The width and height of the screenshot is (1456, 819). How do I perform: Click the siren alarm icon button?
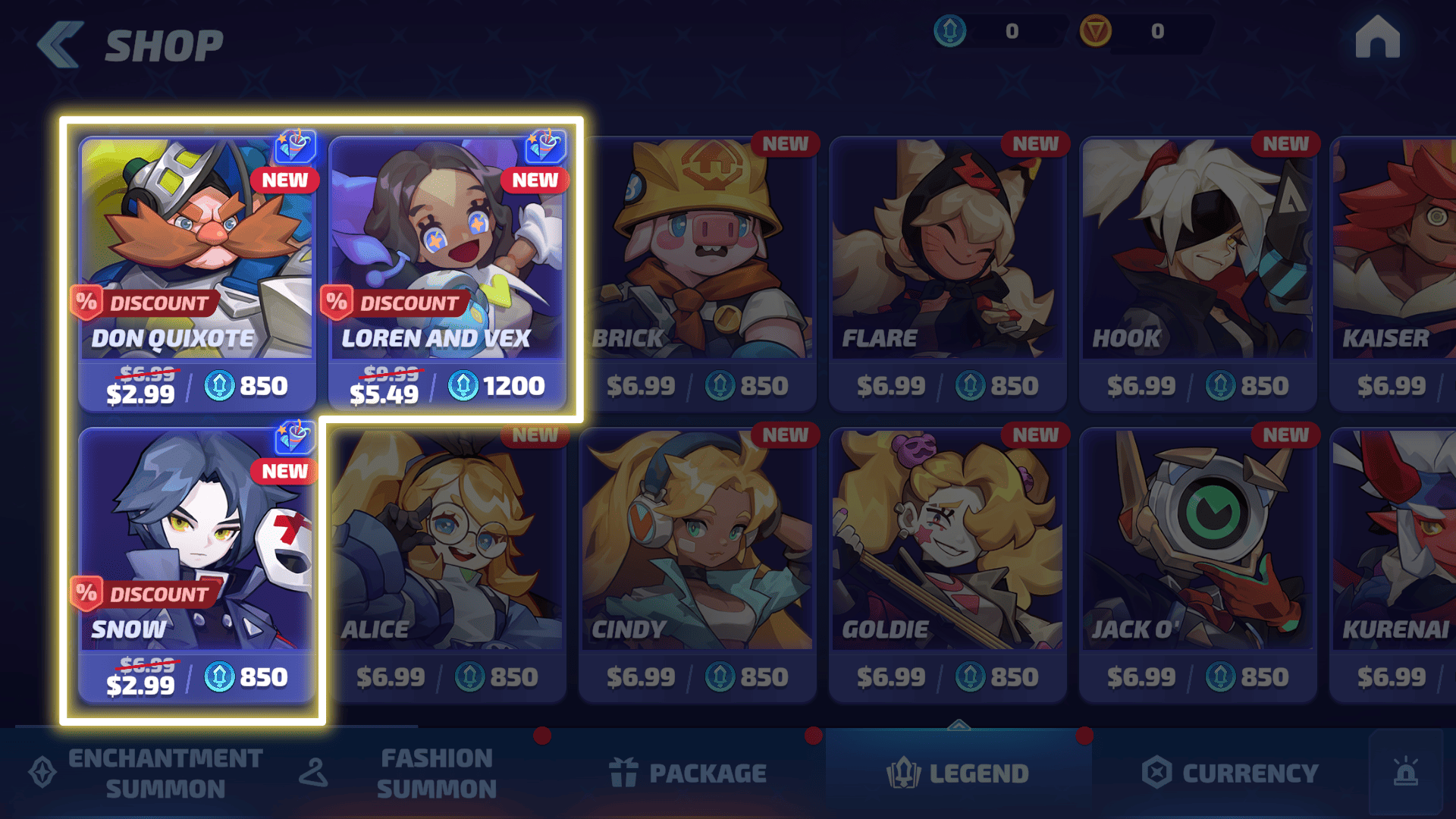[x=1406, y=772]
